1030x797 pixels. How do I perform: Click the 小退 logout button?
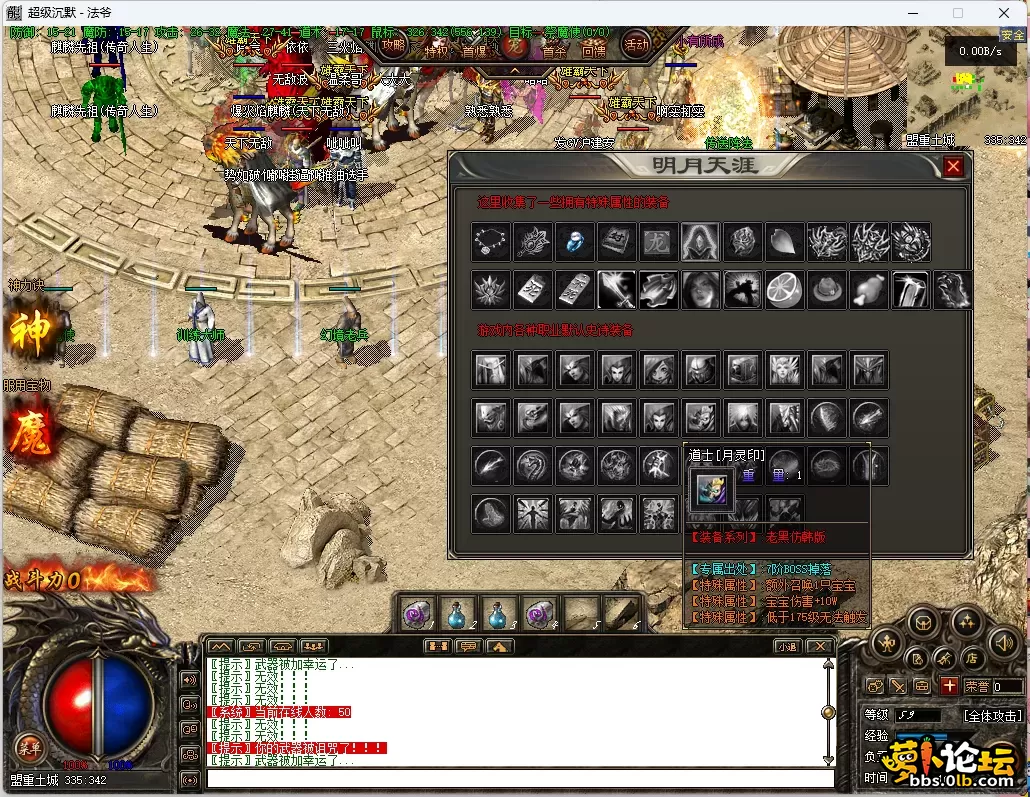787,646
